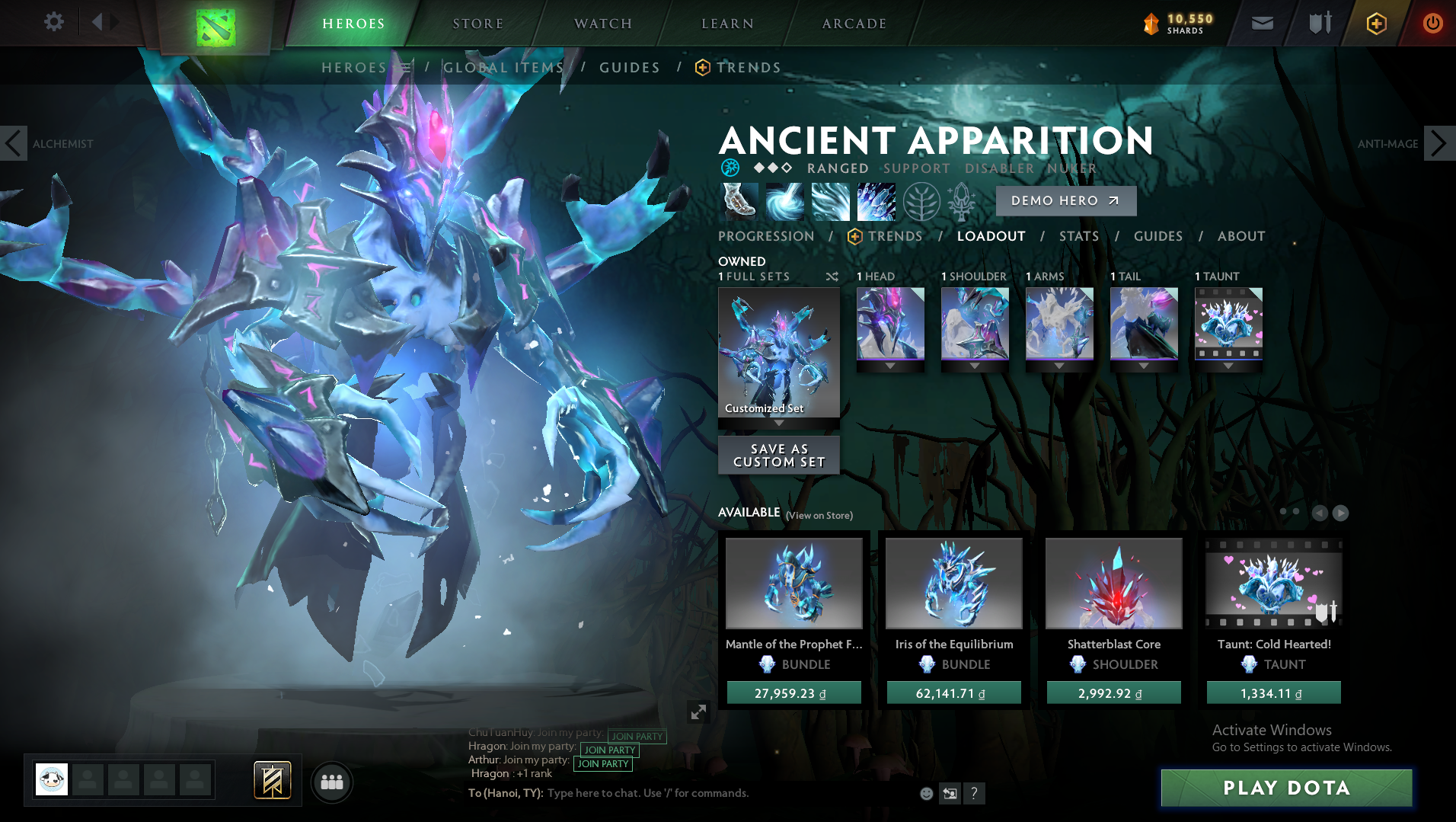Open the talent tree icon

(923, 200)
